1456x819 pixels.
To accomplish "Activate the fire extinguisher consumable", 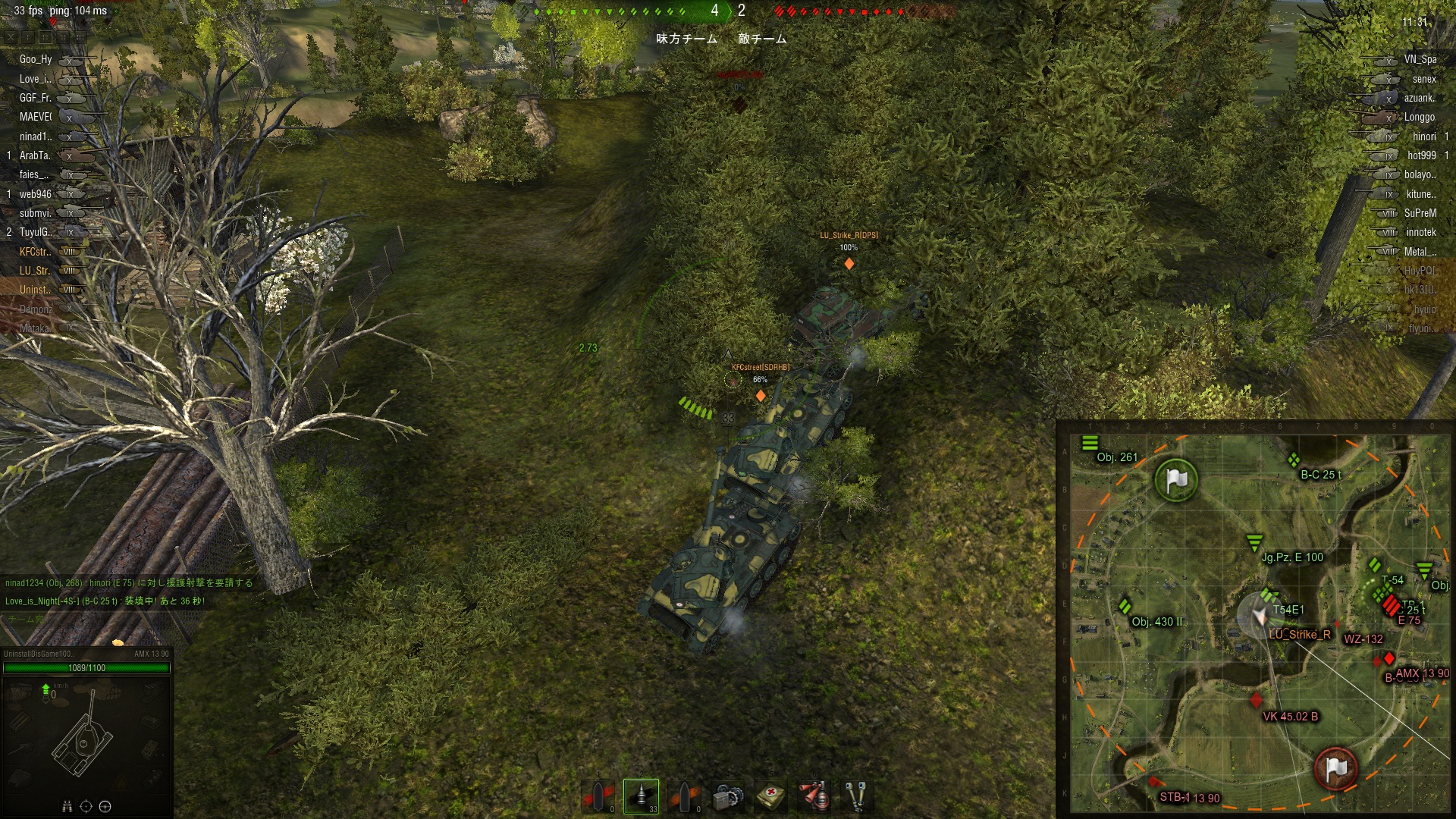I will coord(814,796).
